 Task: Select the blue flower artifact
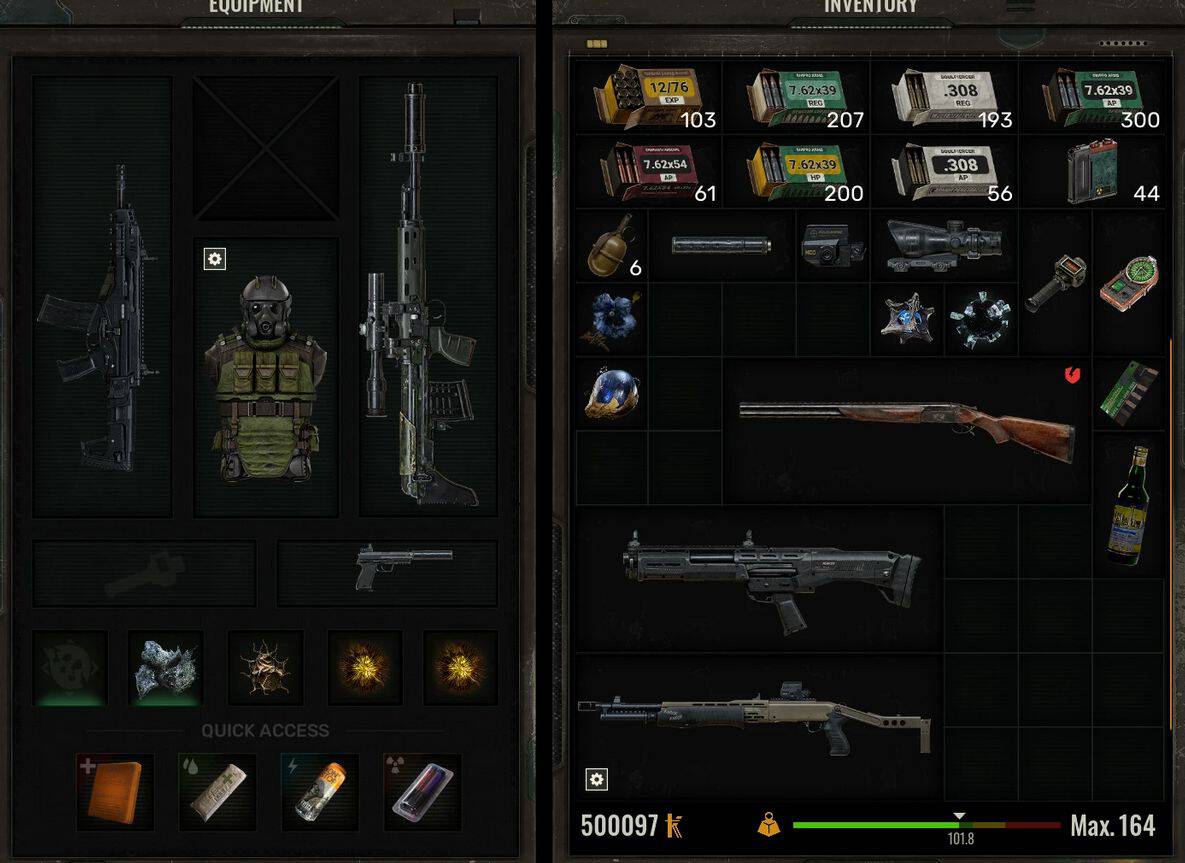point(610,316)
